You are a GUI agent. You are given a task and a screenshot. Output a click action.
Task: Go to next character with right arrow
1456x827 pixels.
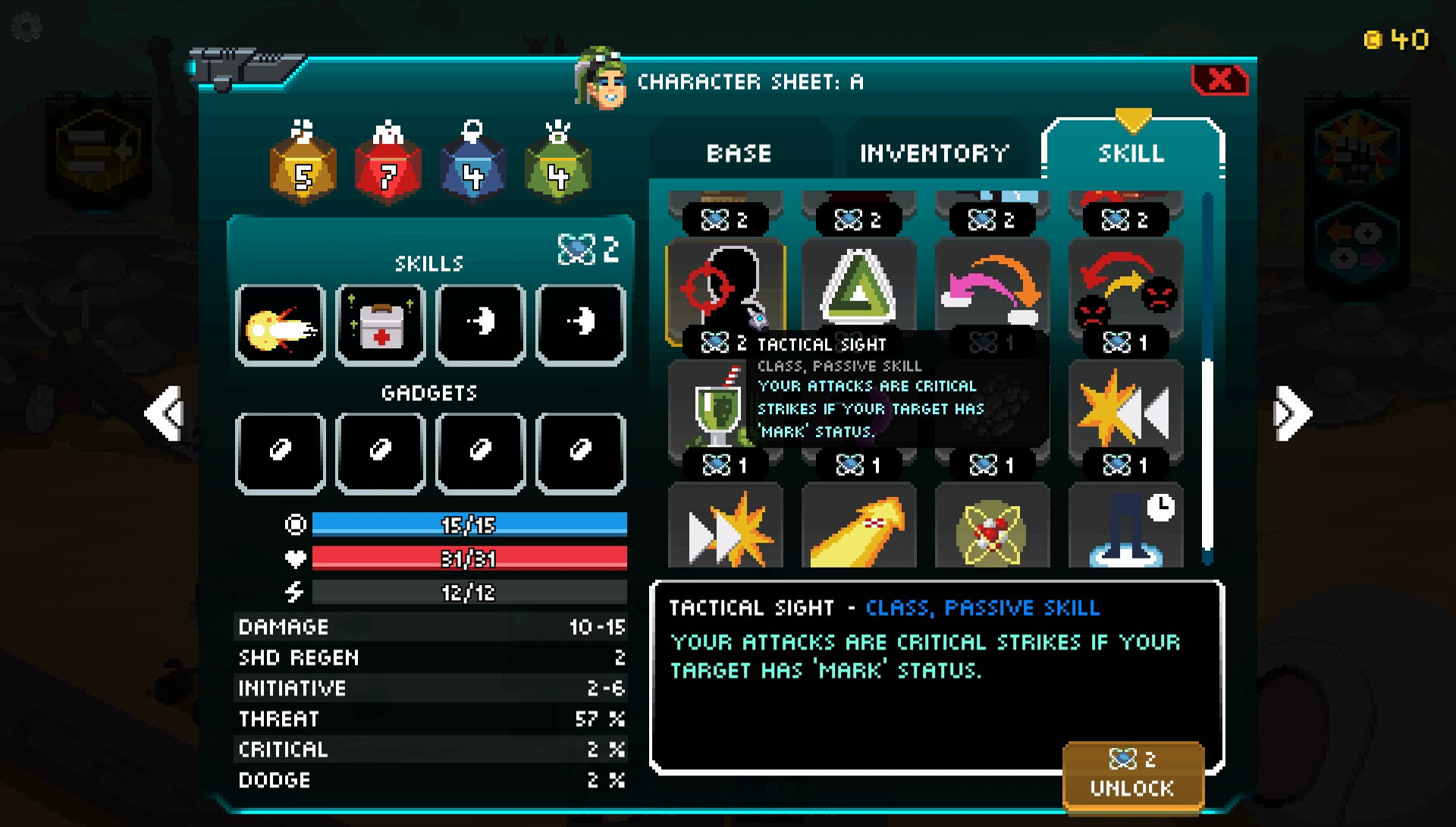[x=1292, y=413]
